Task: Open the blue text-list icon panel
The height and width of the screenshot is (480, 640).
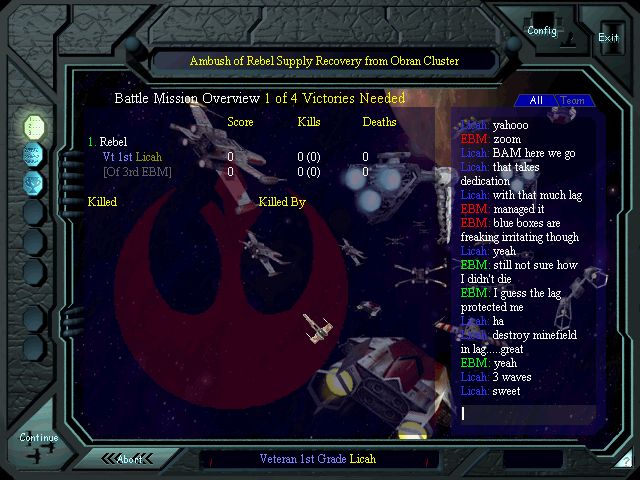Action: [x=34, y=154]
